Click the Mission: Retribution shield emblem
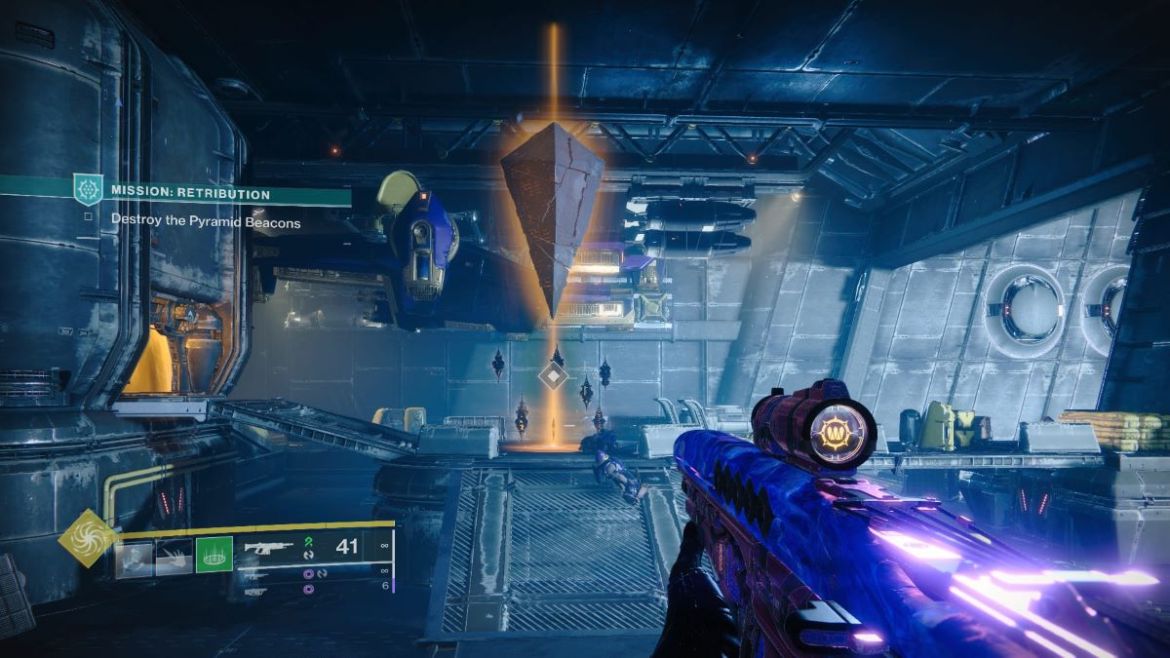 [x=88, y=189]
